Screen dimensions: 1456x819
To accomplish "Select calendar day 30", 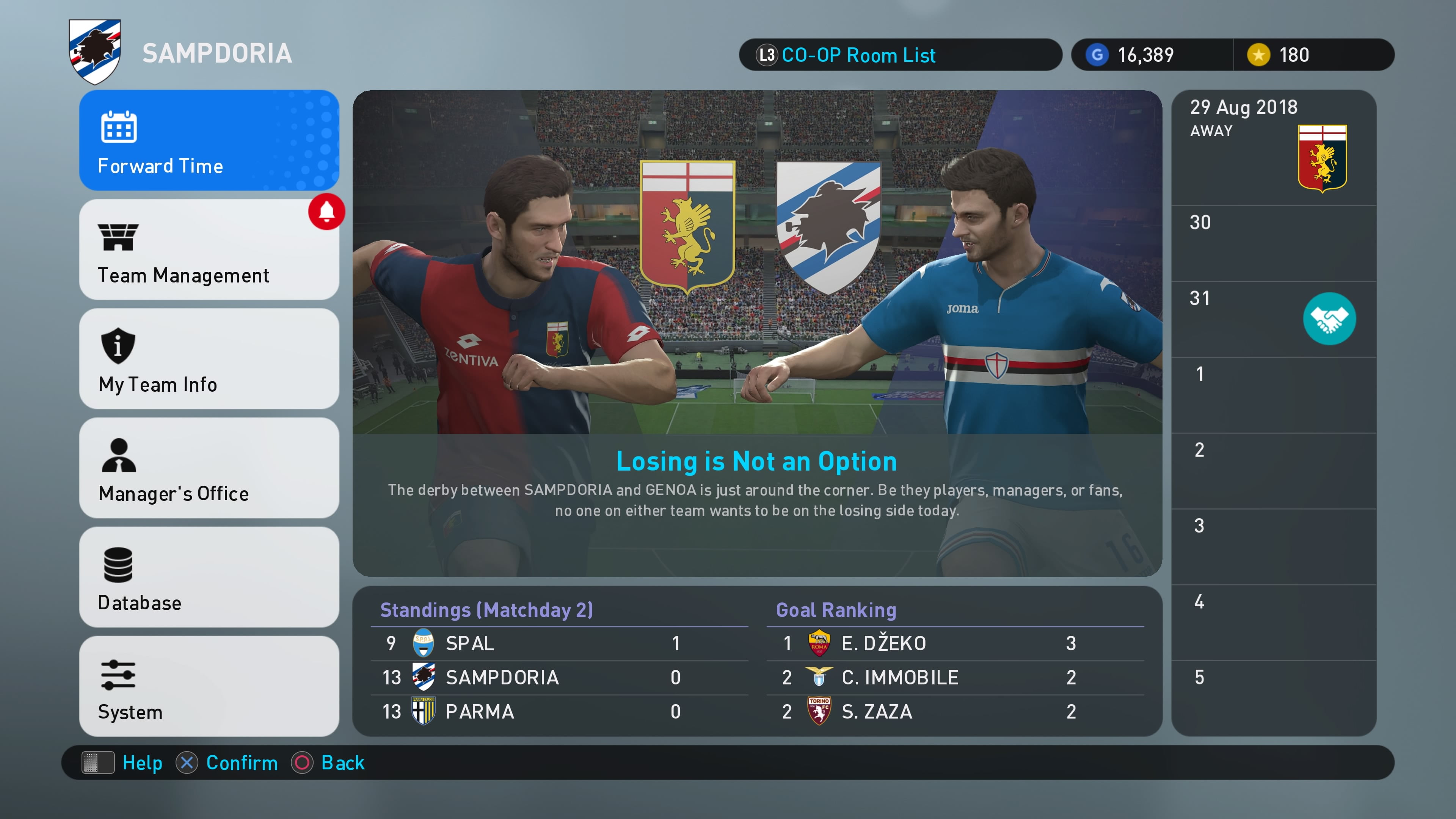I will 1274,243.
